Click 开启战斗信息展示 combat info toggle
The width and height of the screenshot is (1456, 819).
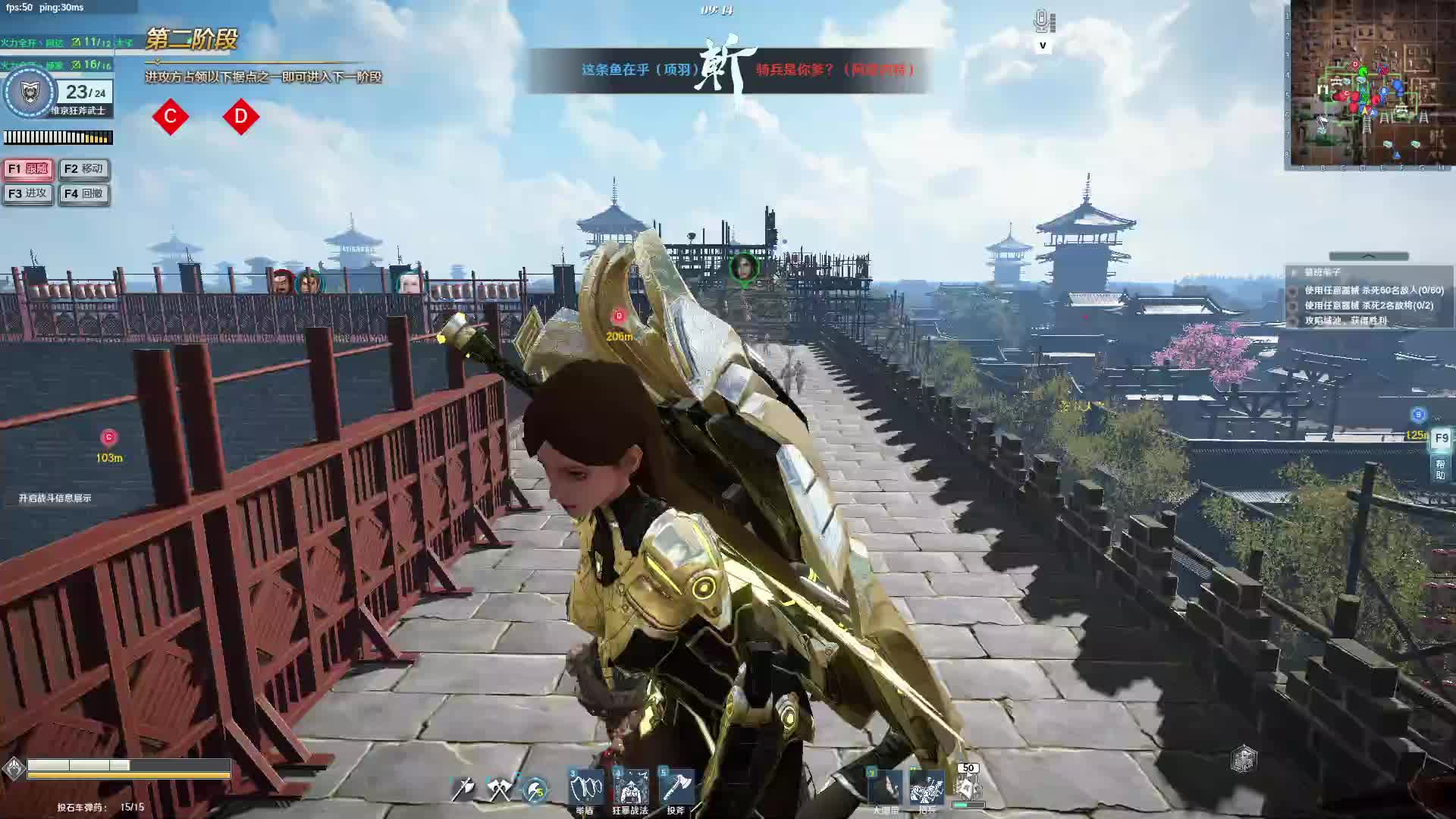tap(55, 498)
